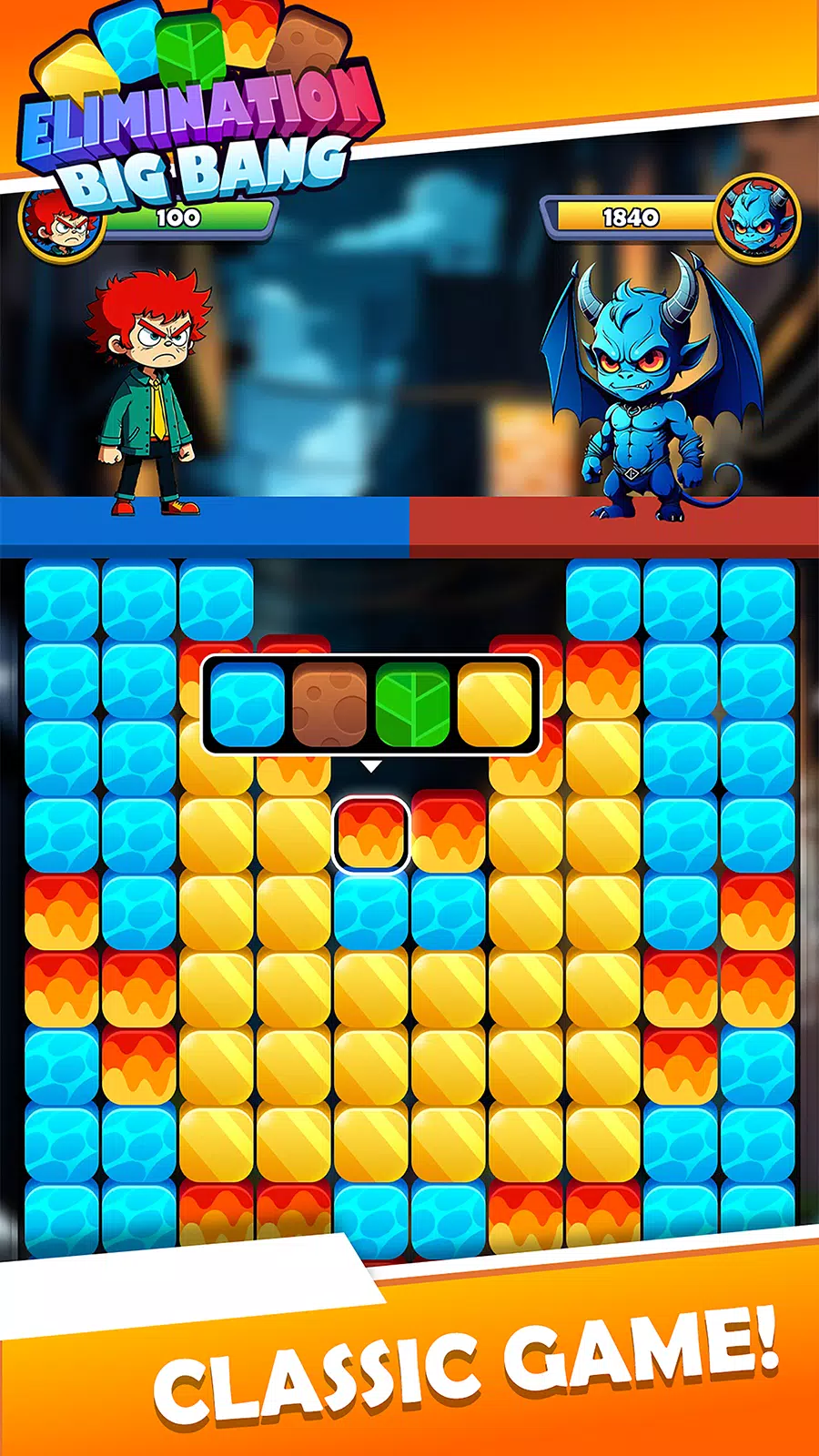The image size is (819, 1456).
Task: Select the brown rock block in the popup
Action: (329, 705)
